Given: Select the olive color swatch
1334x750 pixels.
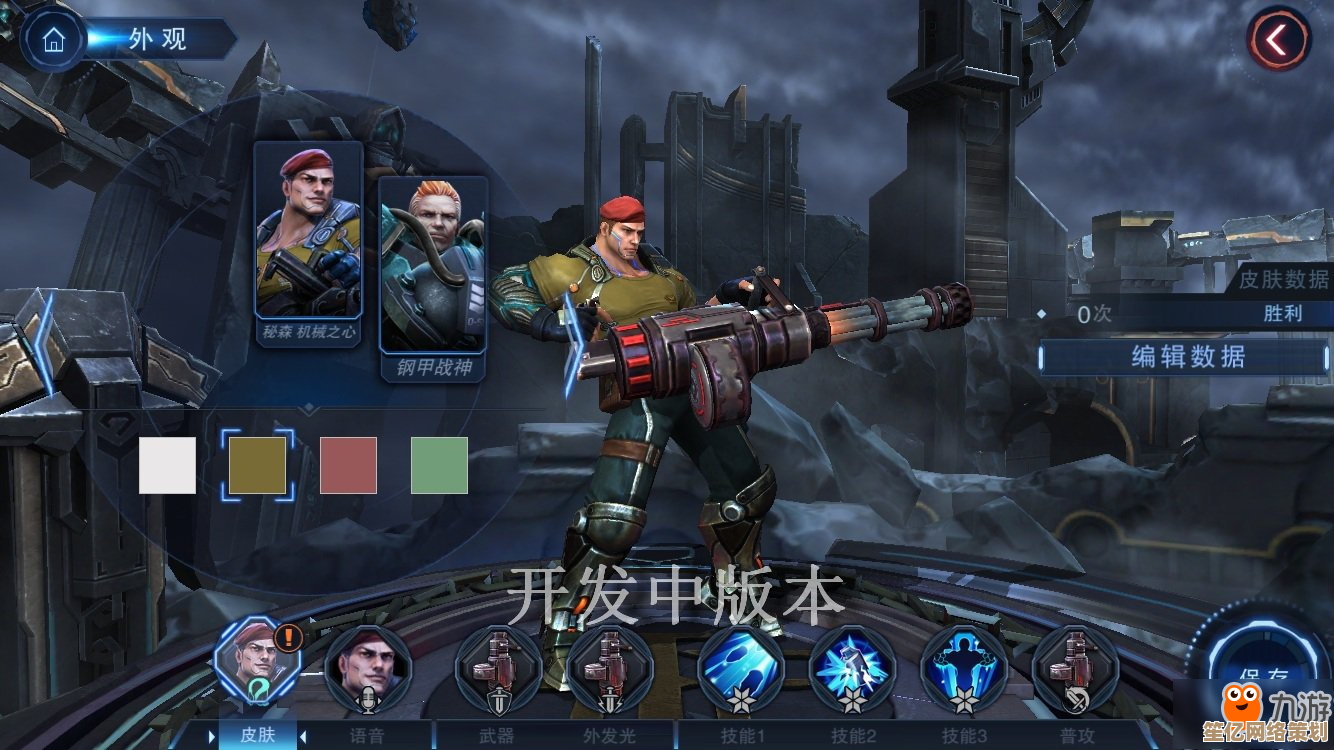Looking at the screenshot, I should click(257, 465).
